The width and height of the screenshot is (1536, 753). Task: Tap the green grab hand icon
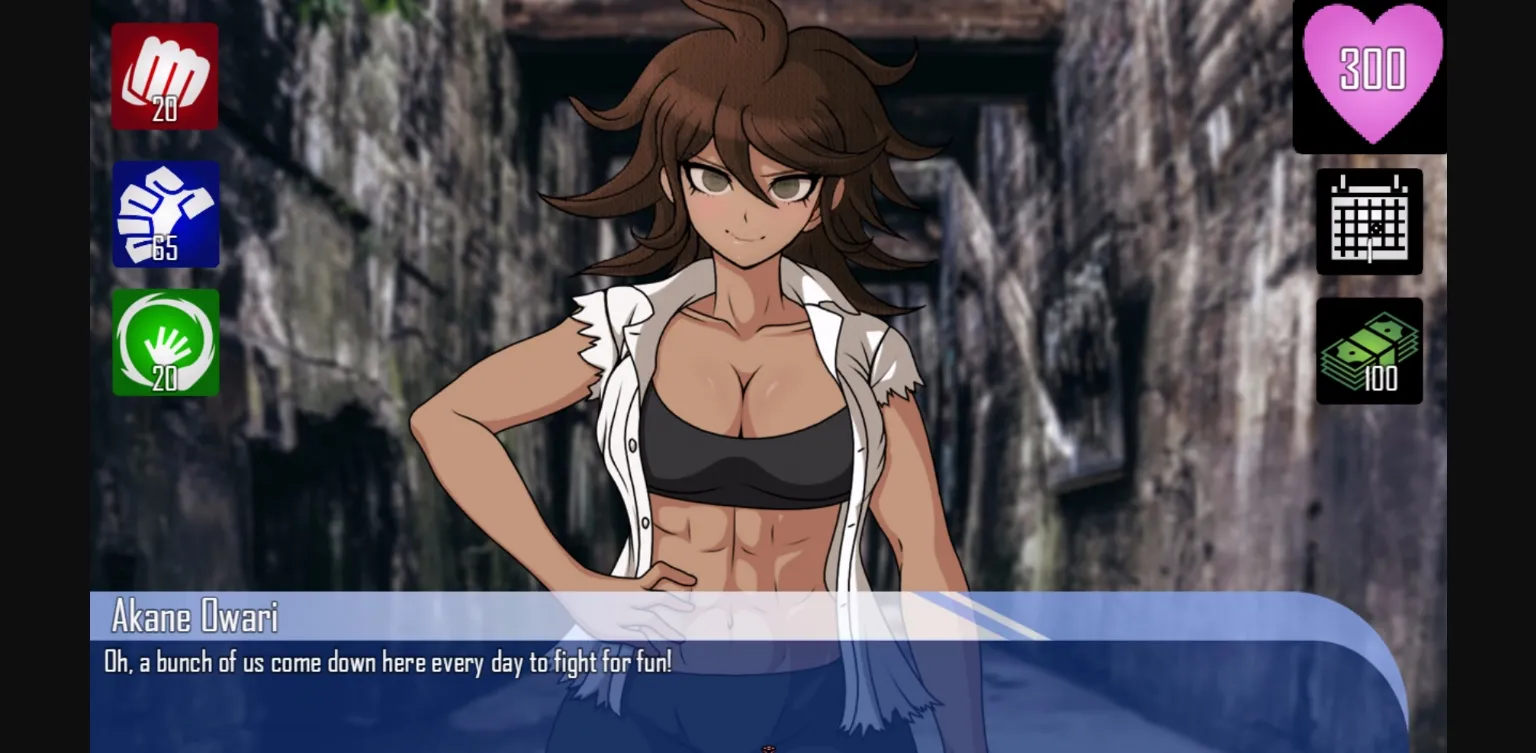click(165, 342)
